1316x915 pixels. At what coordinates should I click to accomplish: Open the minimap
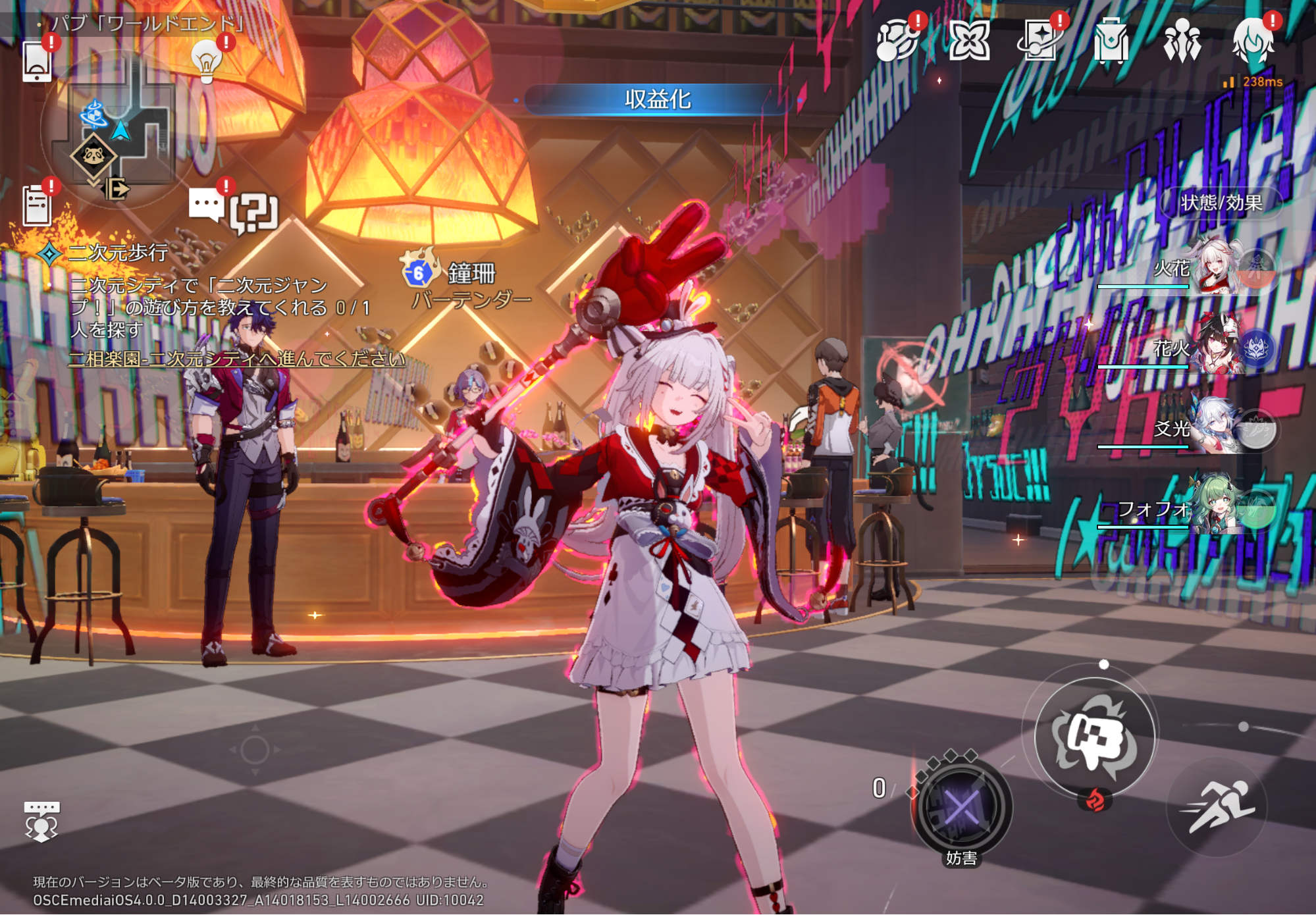click(112, 132)
